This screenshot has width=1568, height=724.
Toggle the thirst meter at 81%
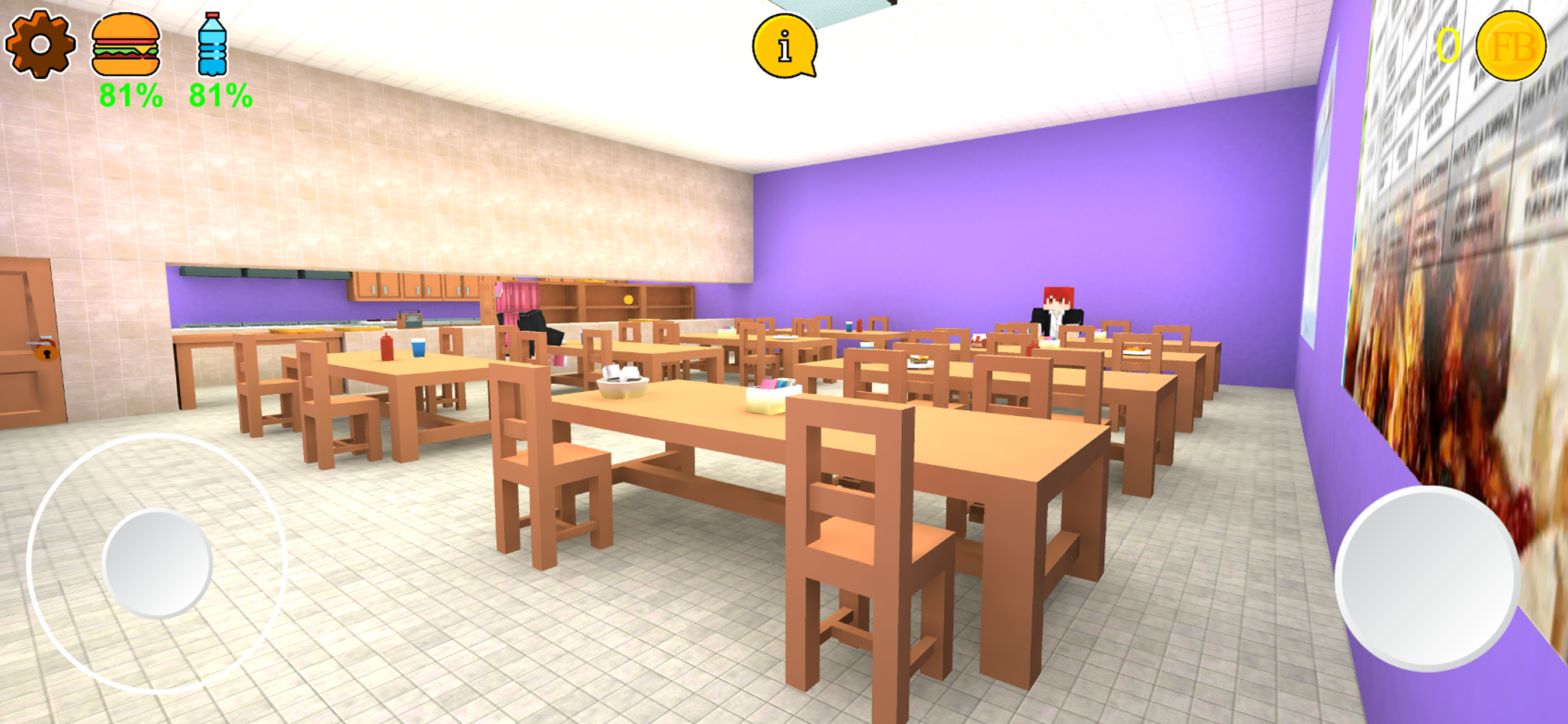[220, 94]
